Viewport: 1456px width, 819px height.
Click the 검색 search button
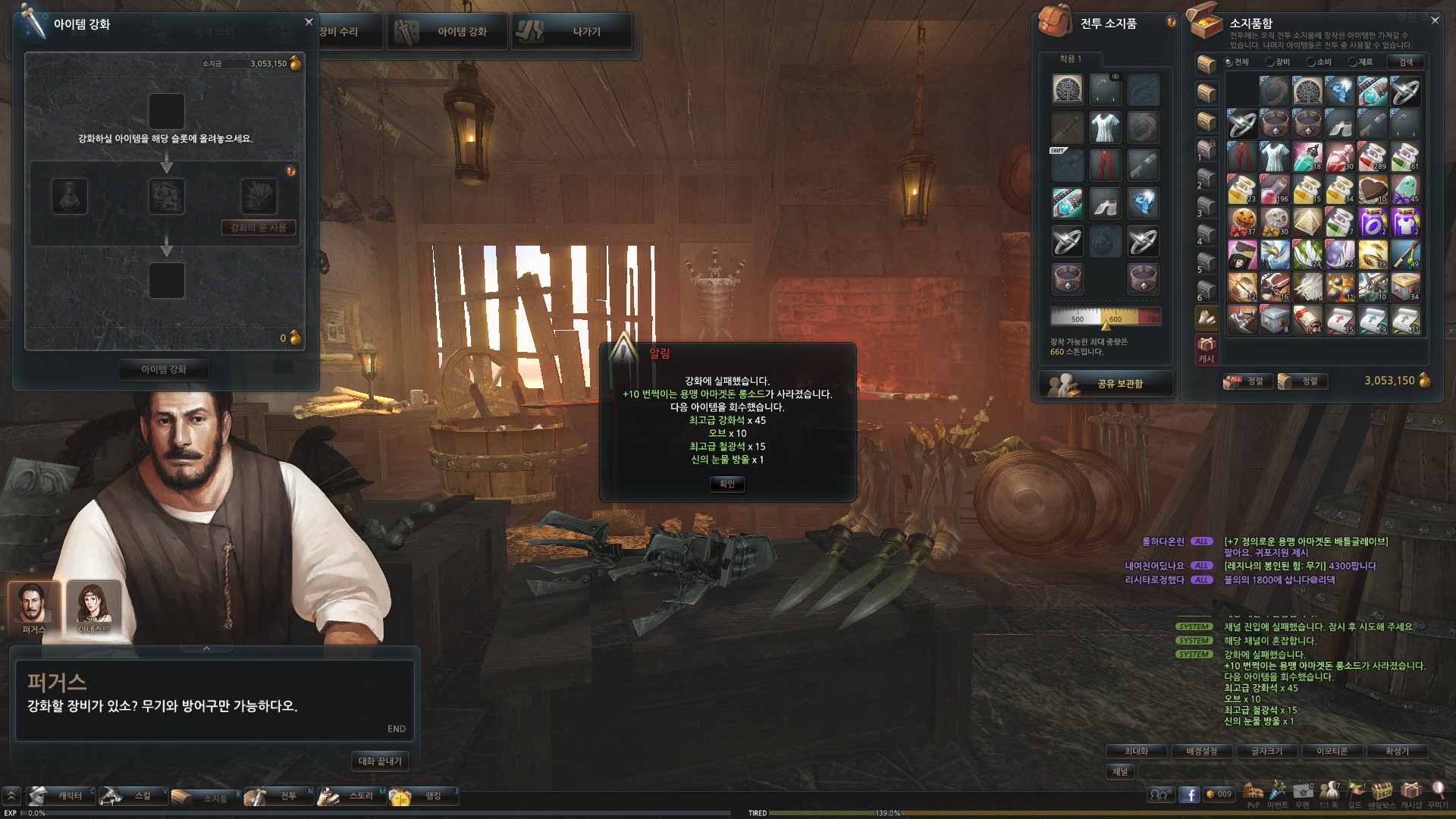pos(1405,62)
